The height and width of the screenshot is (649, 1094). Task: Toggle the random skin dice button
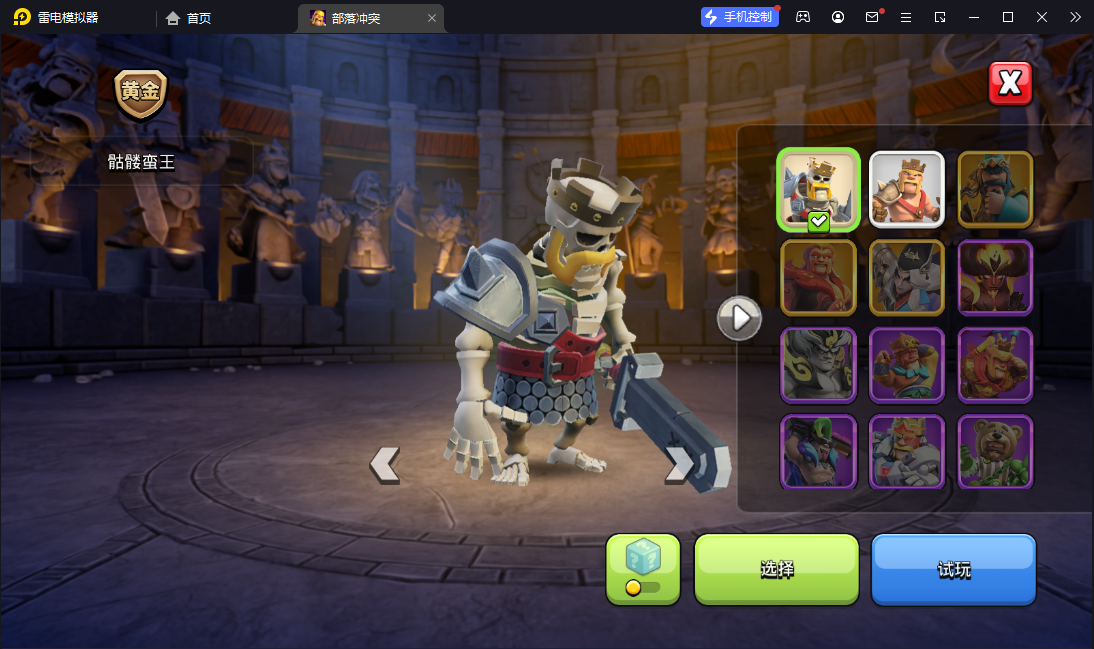point(642,568)
